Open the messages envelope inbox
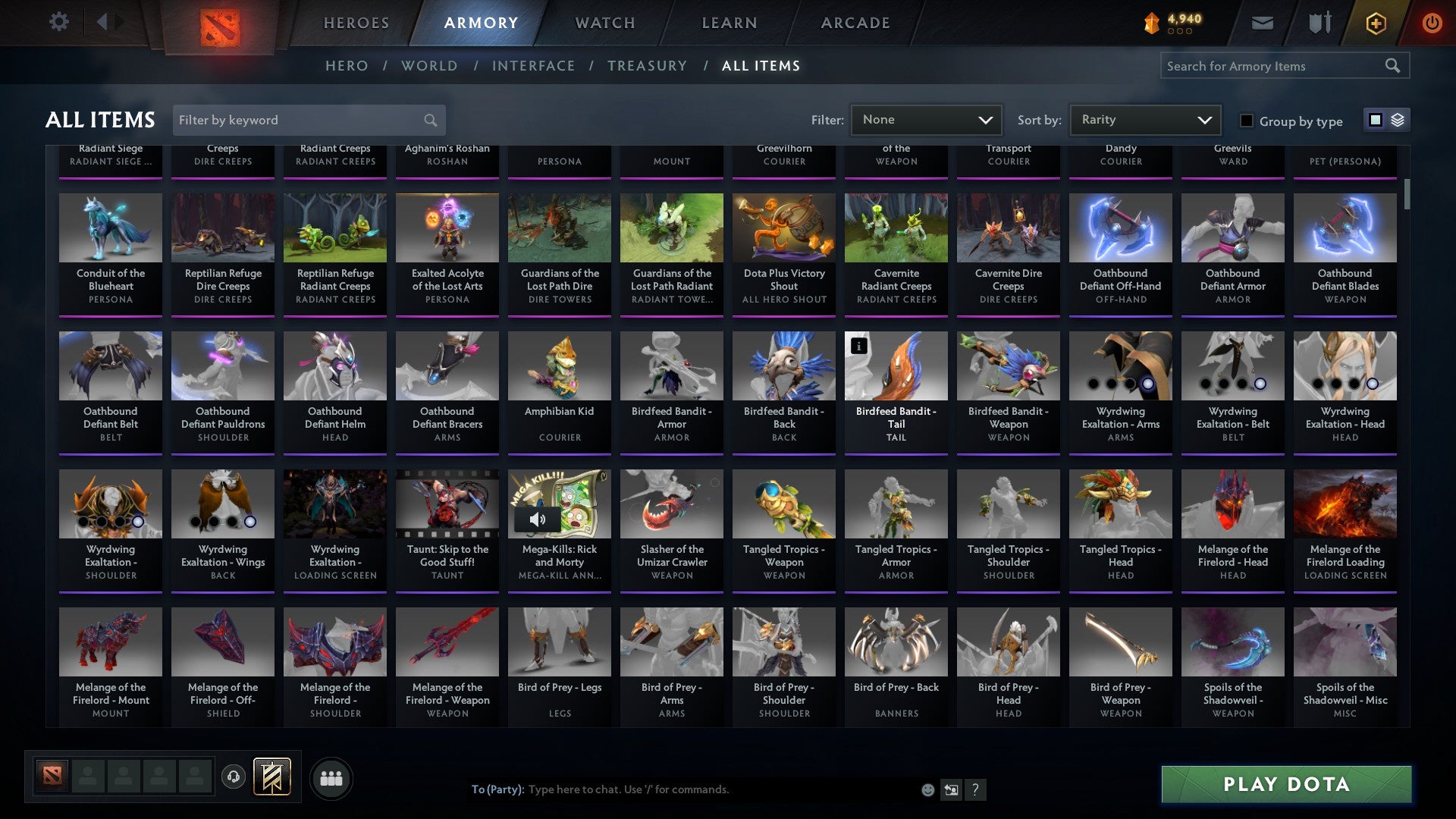This screenshot has width=1456, height=819. 1262,23
